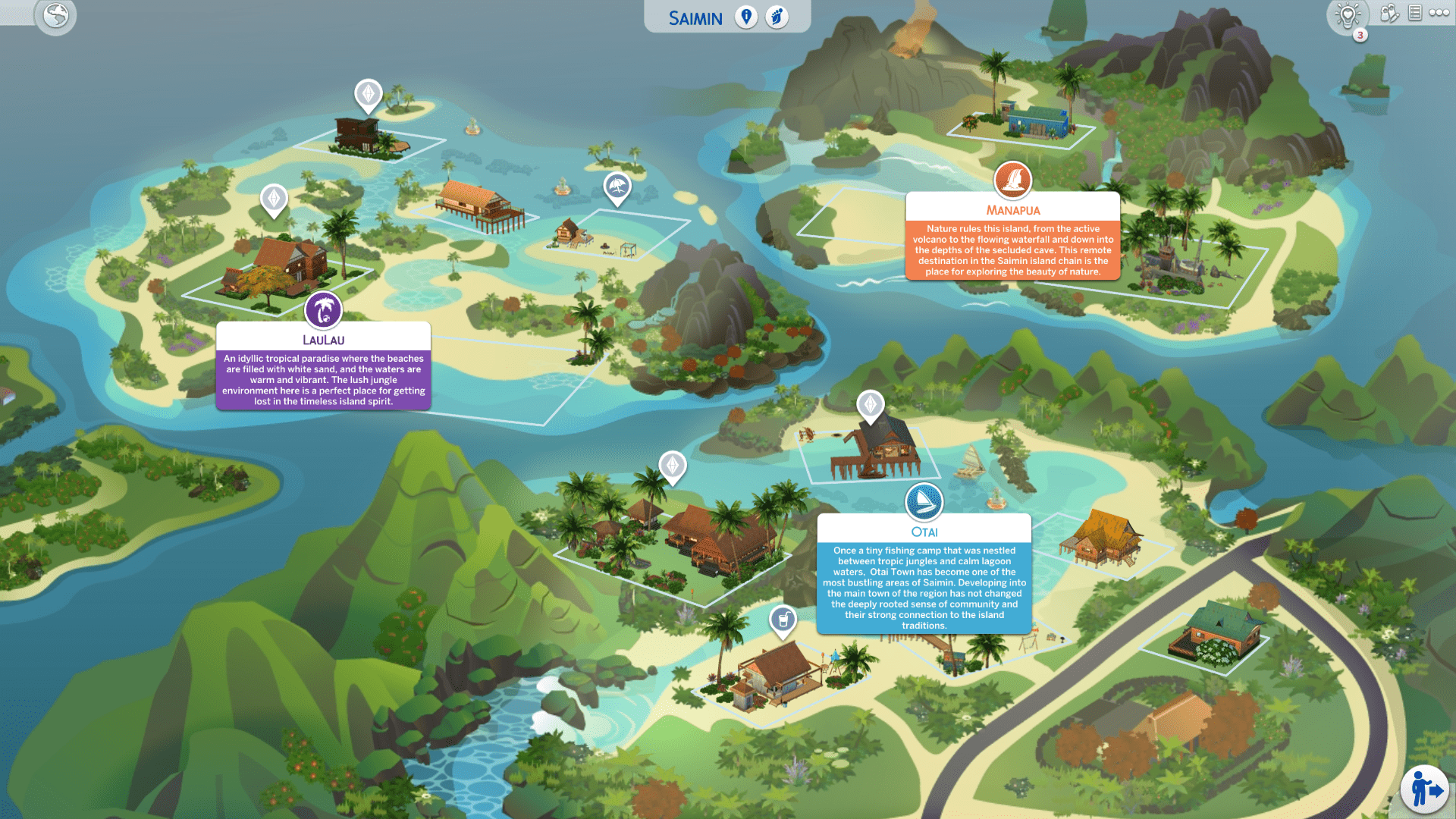This screenshot has width=1456, height=819.
Task: Open the lightbulb tips with 3 notifications
Action: (x=1348, y=16)
